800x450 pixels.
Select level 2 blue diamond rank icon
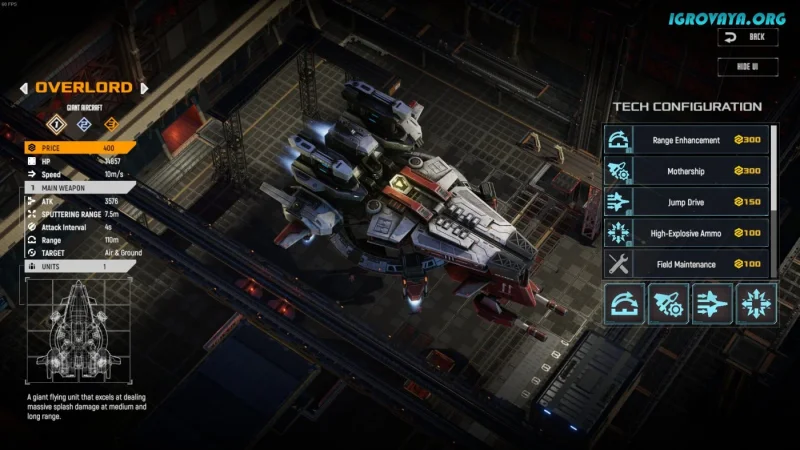[x=84, y=125]
